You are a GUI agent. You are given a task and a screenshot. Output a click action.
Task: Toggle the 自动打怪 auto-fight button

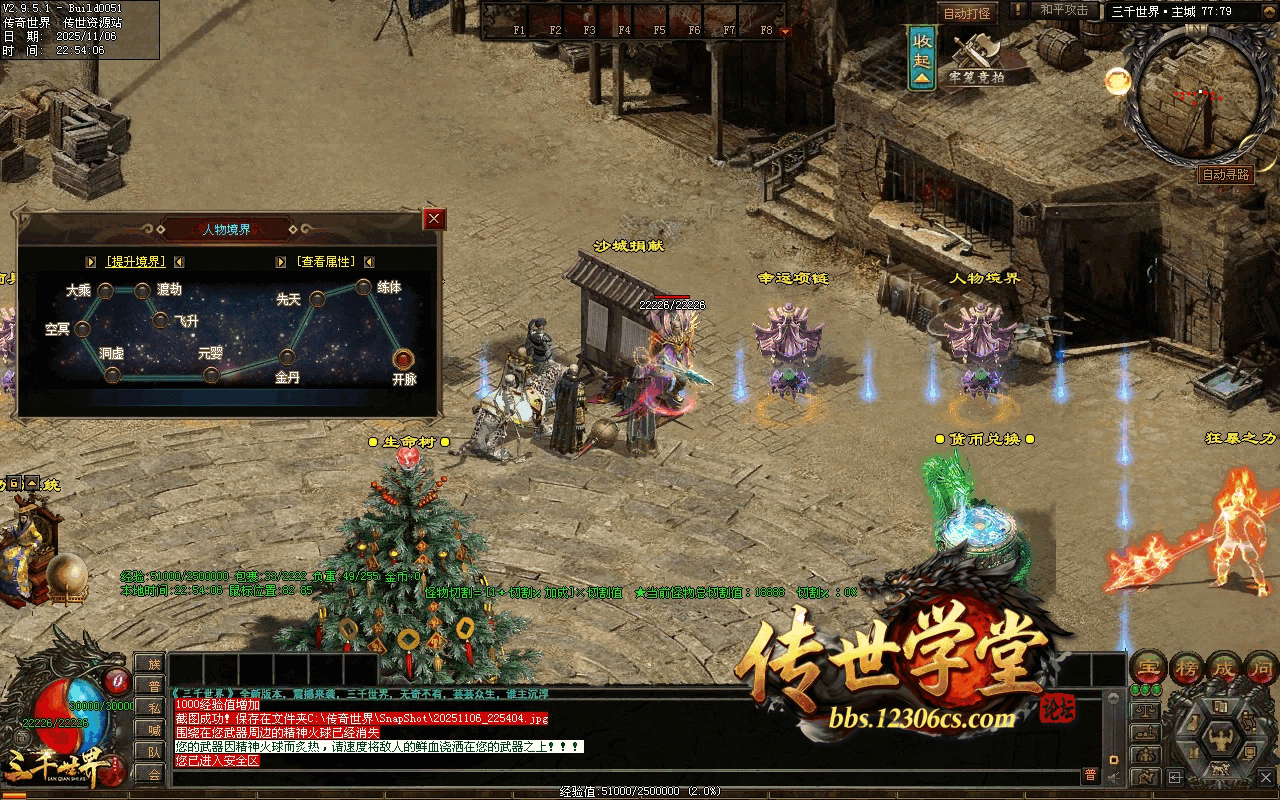click(967, 13)
